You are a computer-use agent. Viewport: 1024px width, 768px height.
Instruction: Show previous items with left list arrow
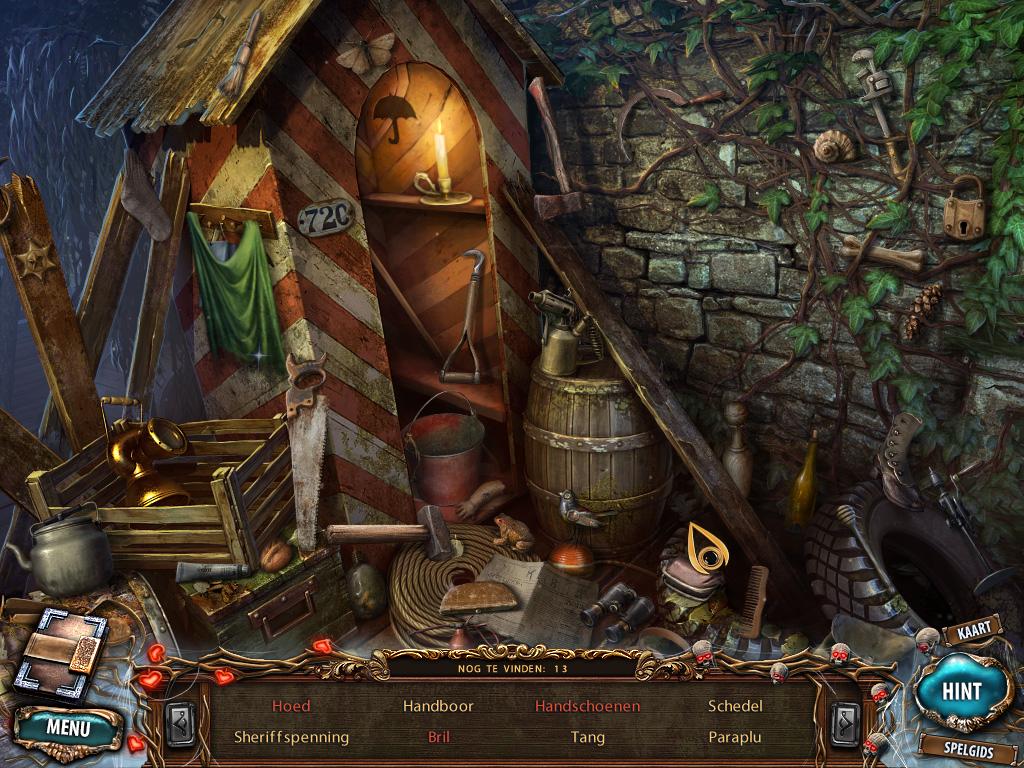(181, 722)
